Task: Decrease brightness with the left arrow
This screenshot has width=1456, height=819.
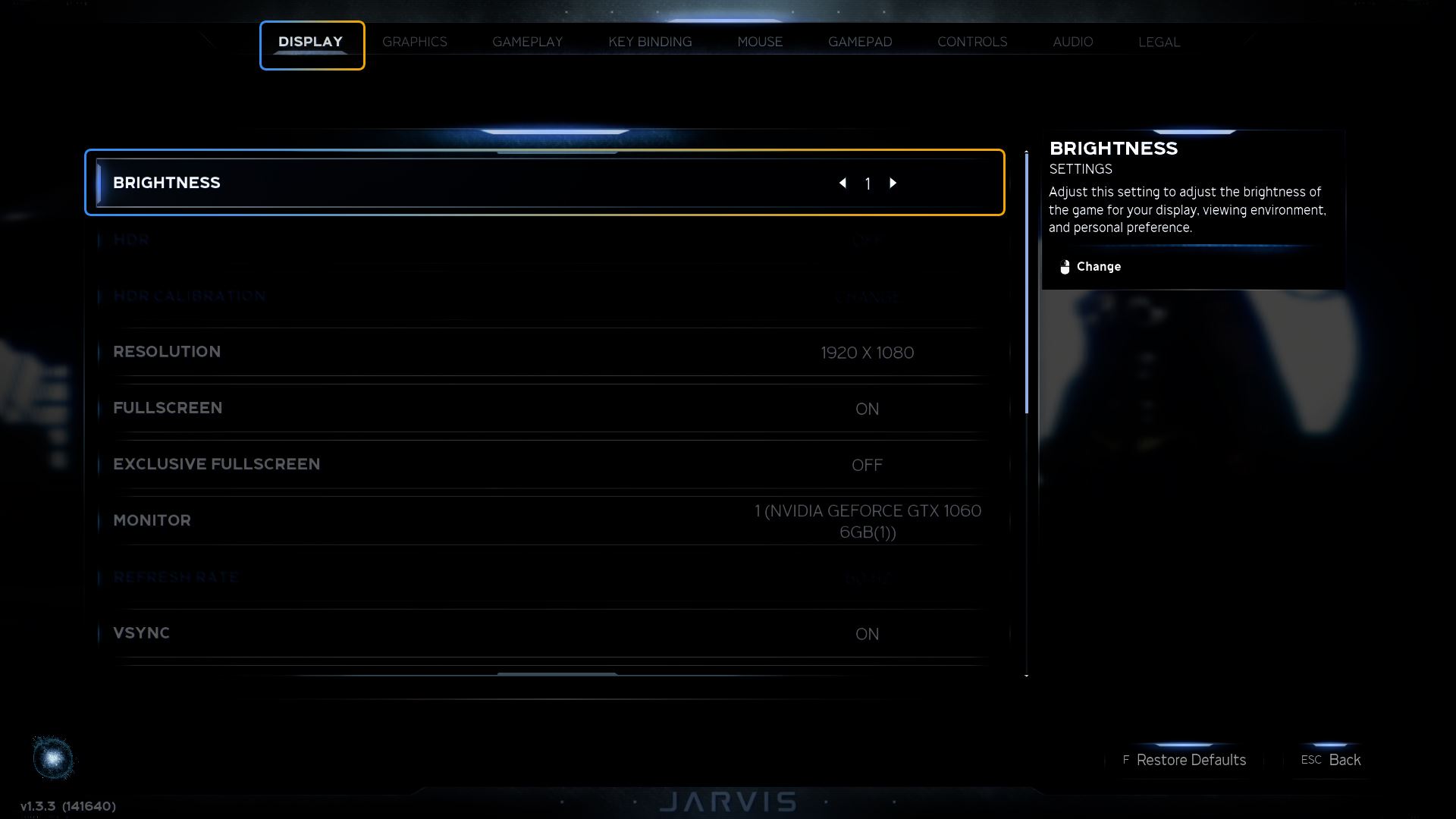Action: (843, 183)
